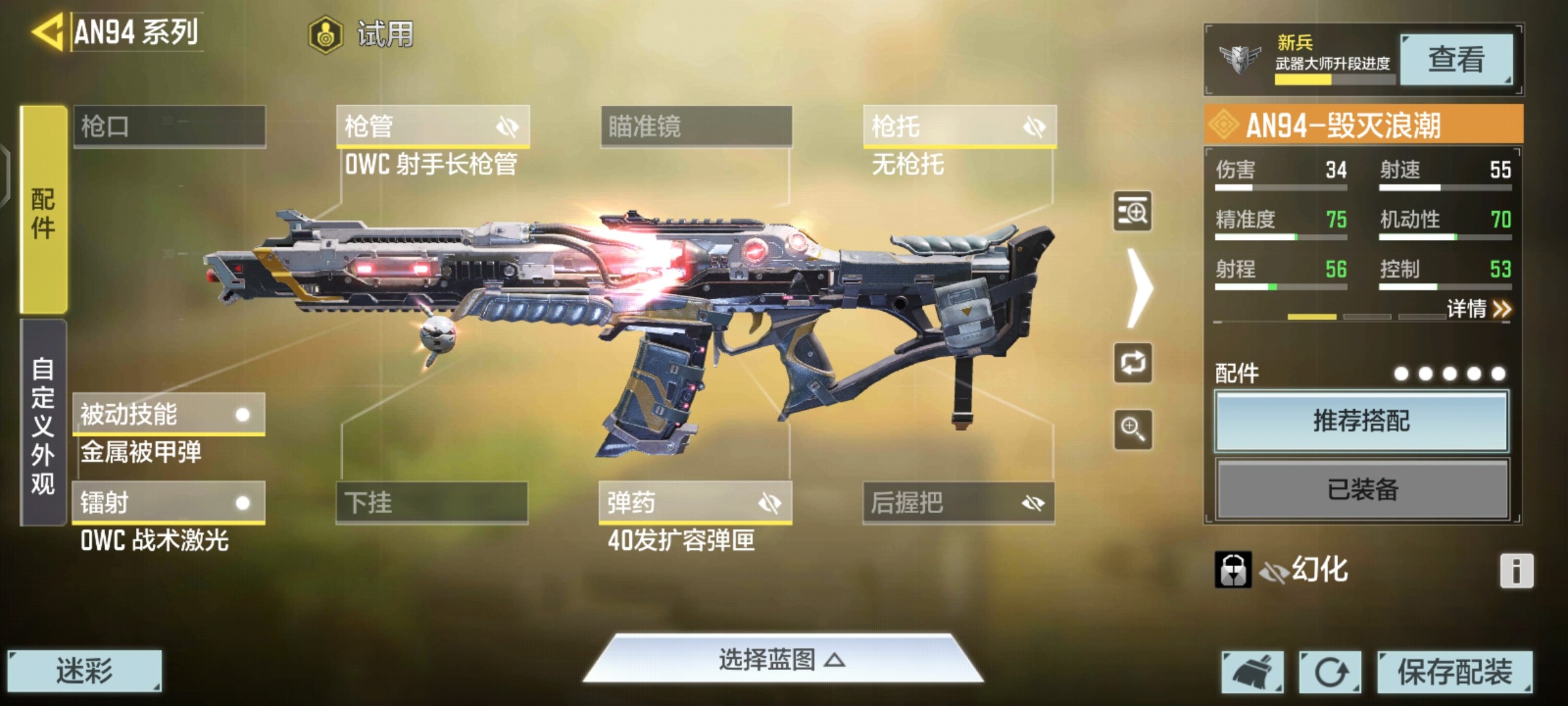
Task: Save loadout with 保存配装
Action: [x=1454, y=671]
